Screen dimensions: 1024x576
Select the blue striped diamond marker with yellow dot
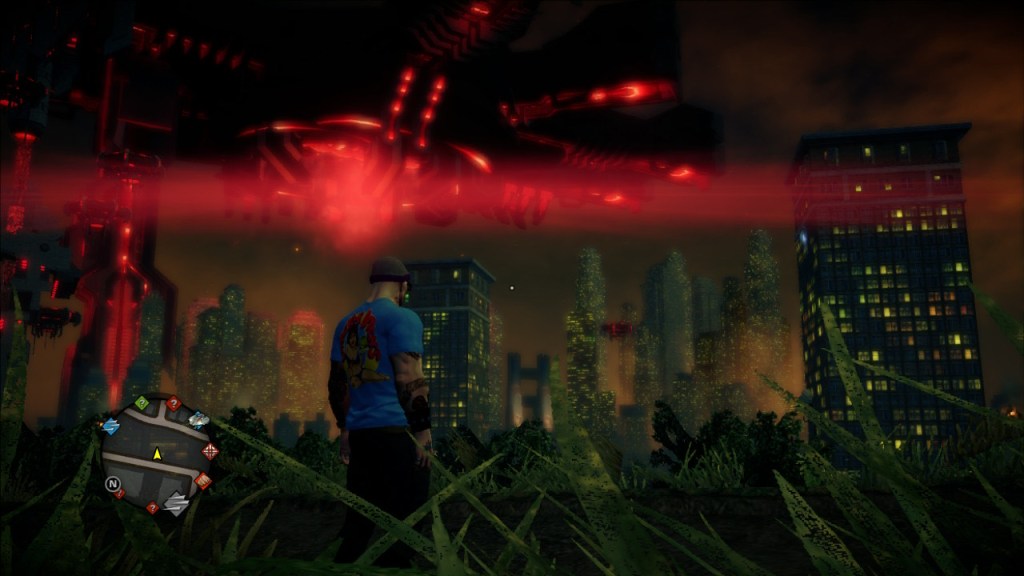[110, 426]
